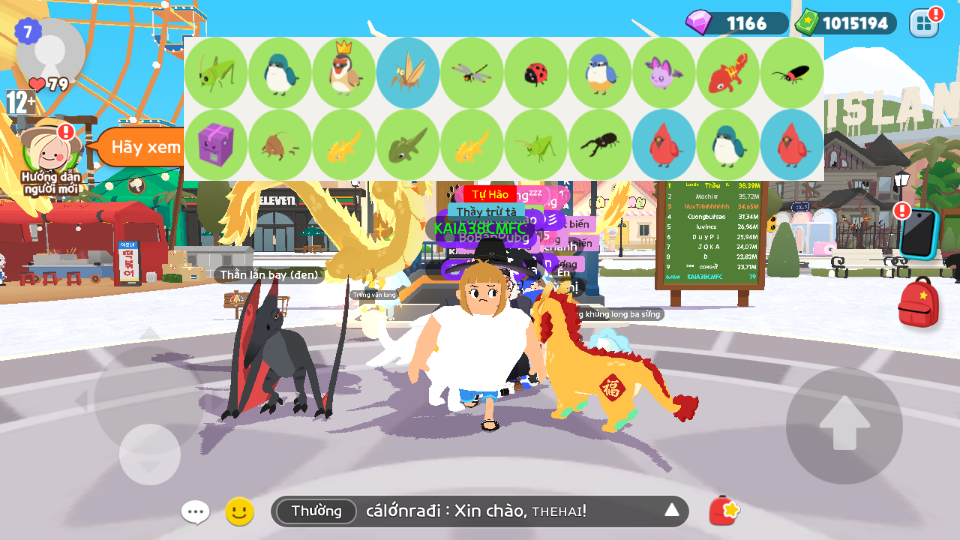Screen dimensions: 960x540
Task: Open the chat speech bubble
Action: click(195, 512)
